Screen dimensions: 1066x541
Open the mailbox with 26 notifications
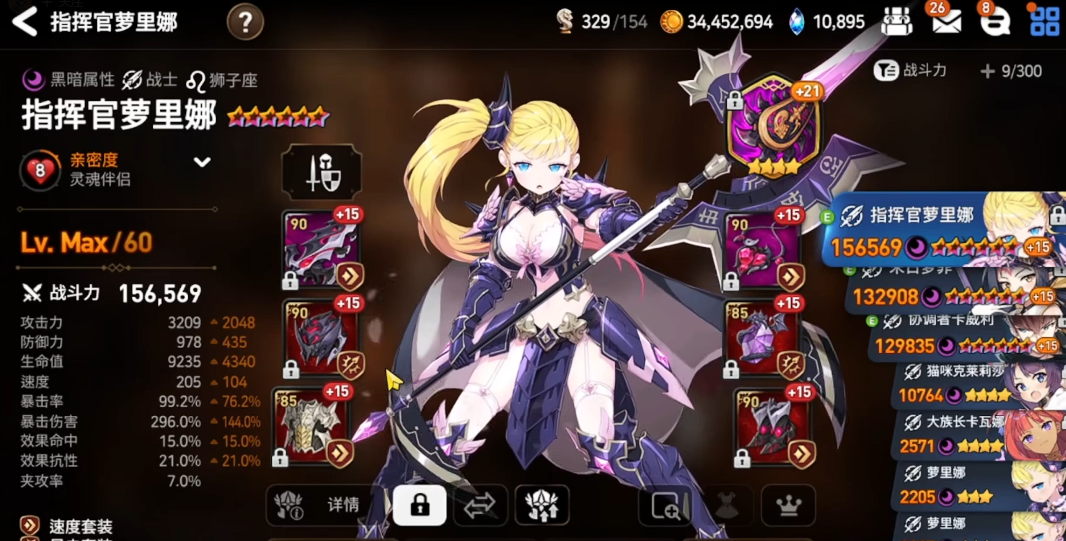coord(944,21)
